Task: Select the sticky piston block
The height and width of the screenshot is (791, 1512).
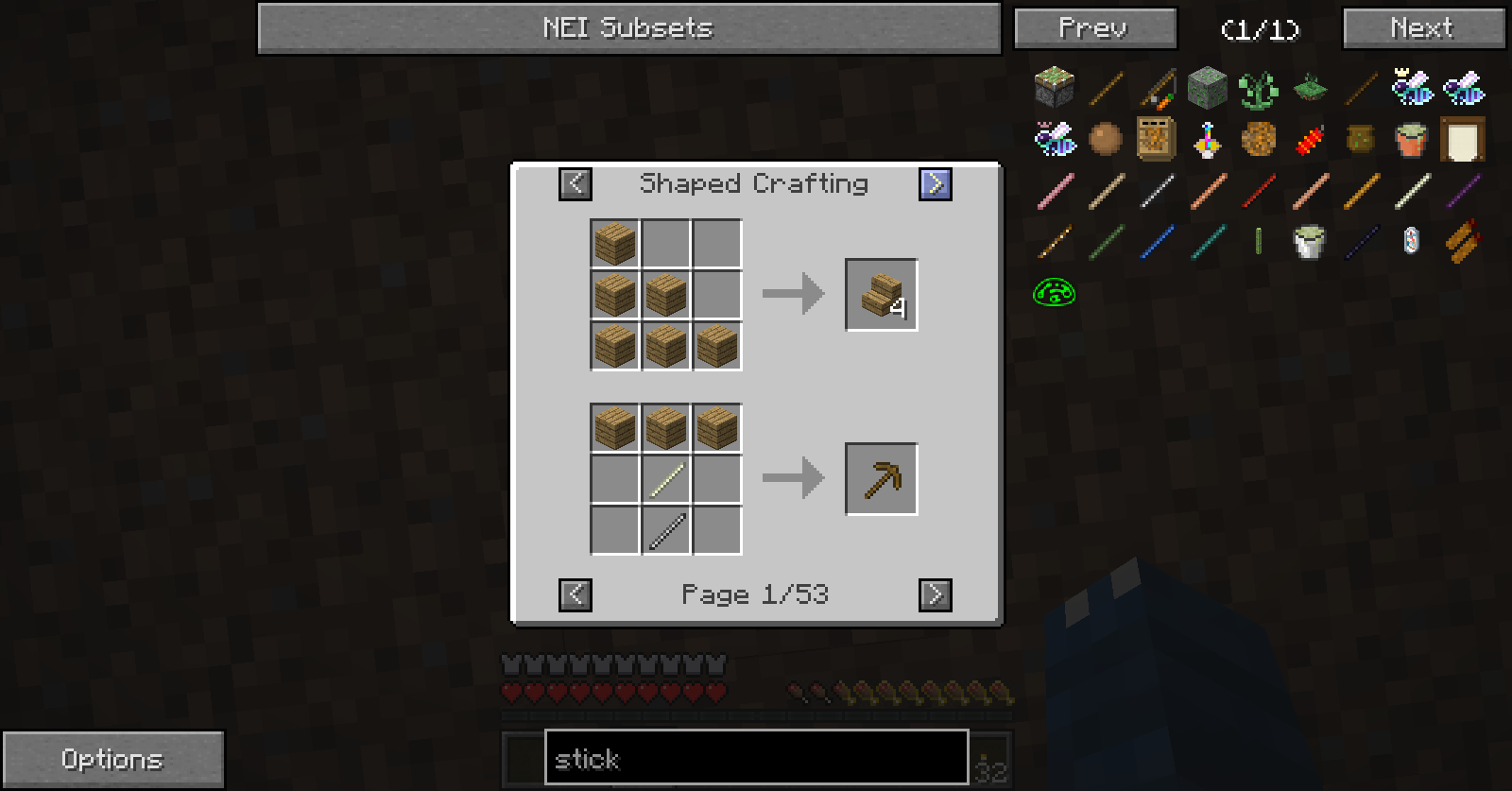Action: coord(1054,89)
